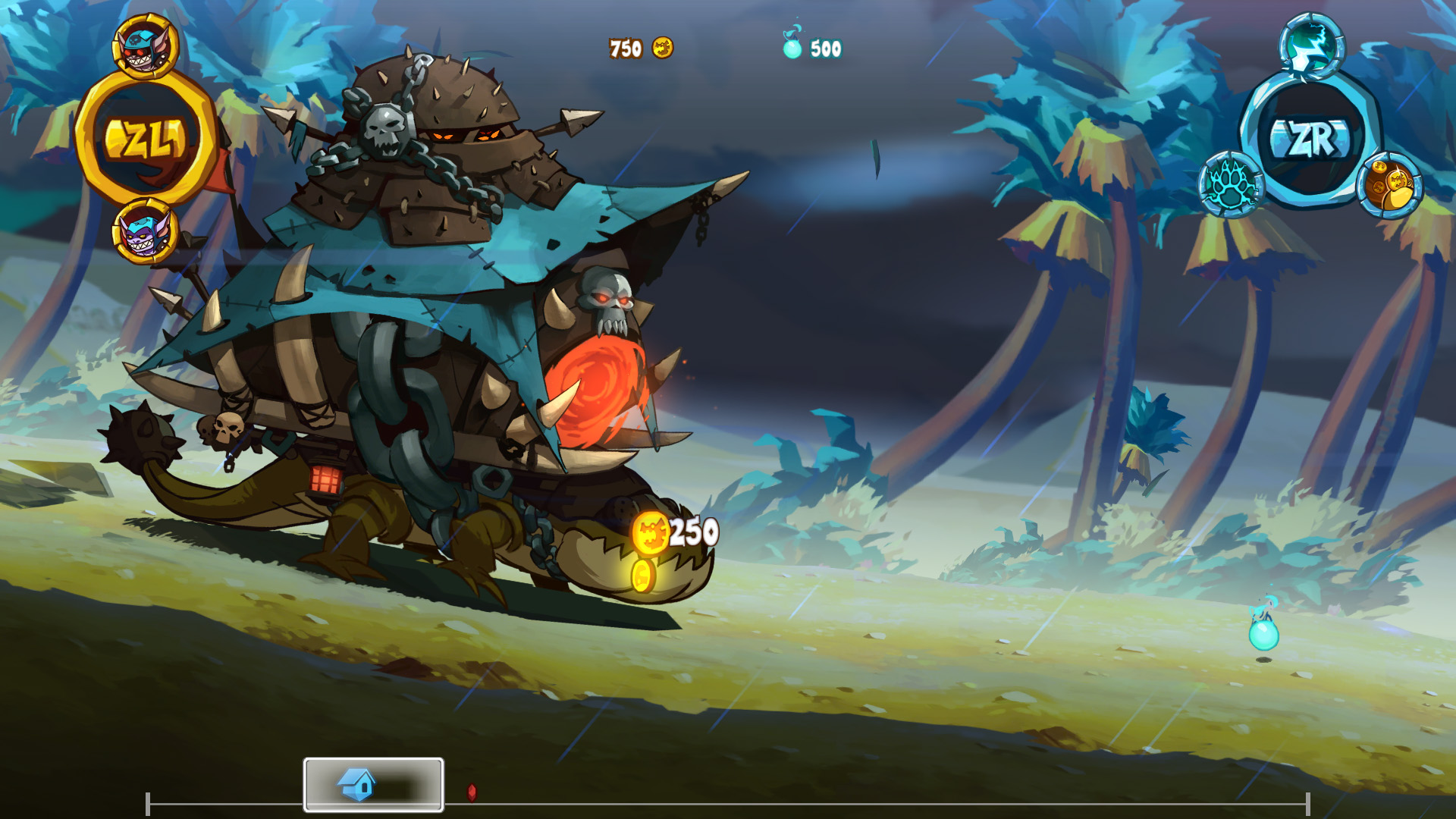Choose the purple grinning unit portrait
The height and width of the screenshot is (819, 1456).
[x=146, y=231]
